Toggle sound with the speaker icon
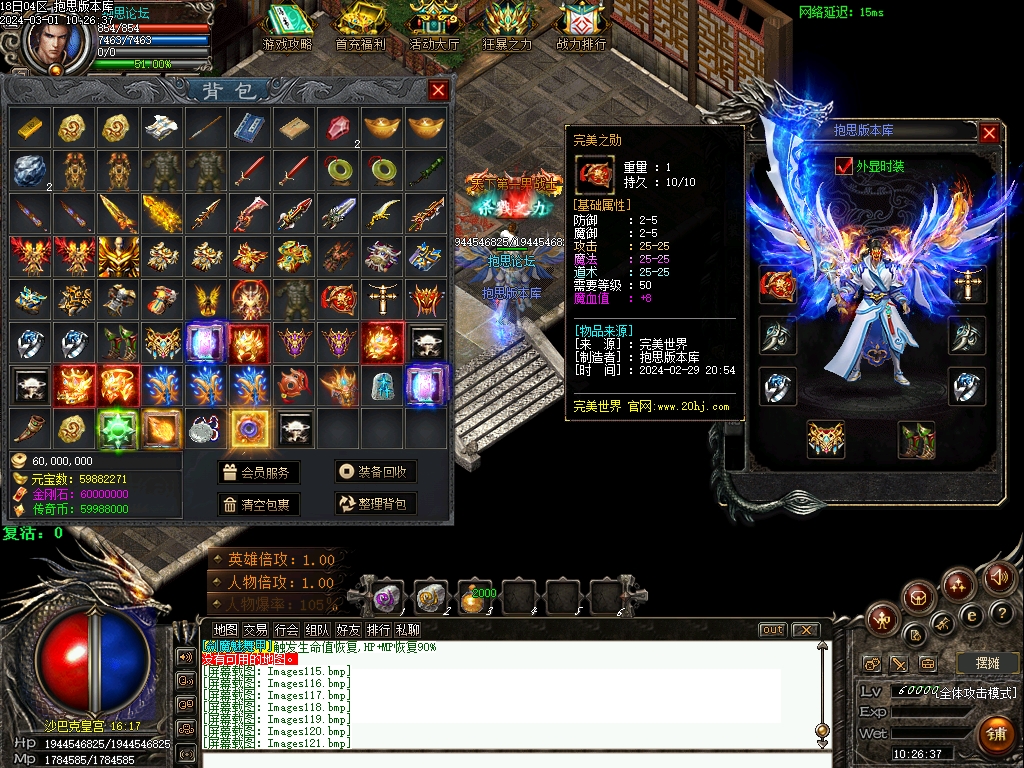This screenshot has width=1024, height=768. [x=998, y=577]
